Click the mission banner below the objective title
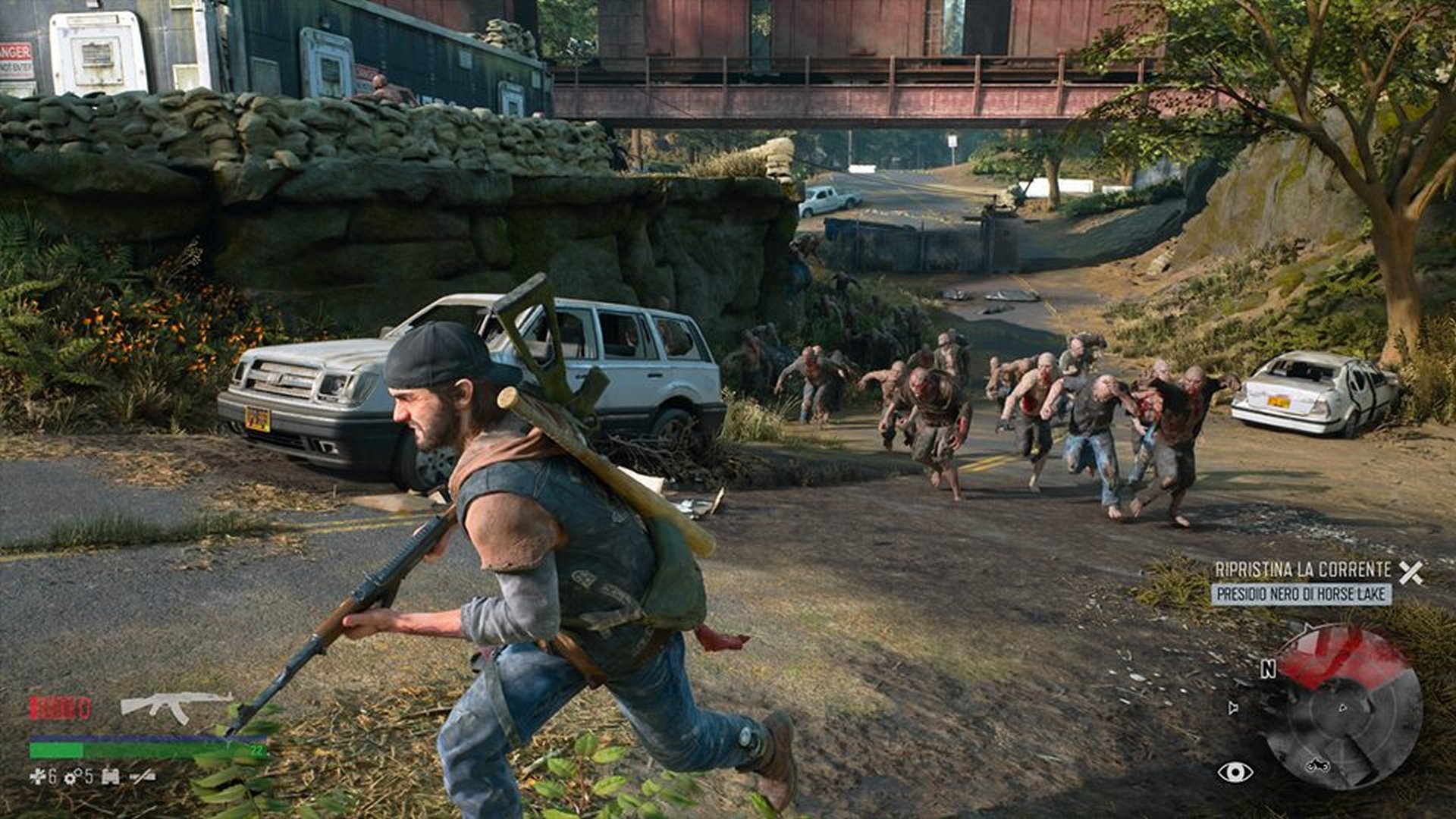1456x819 pixels. click(x=1301, y=594)
